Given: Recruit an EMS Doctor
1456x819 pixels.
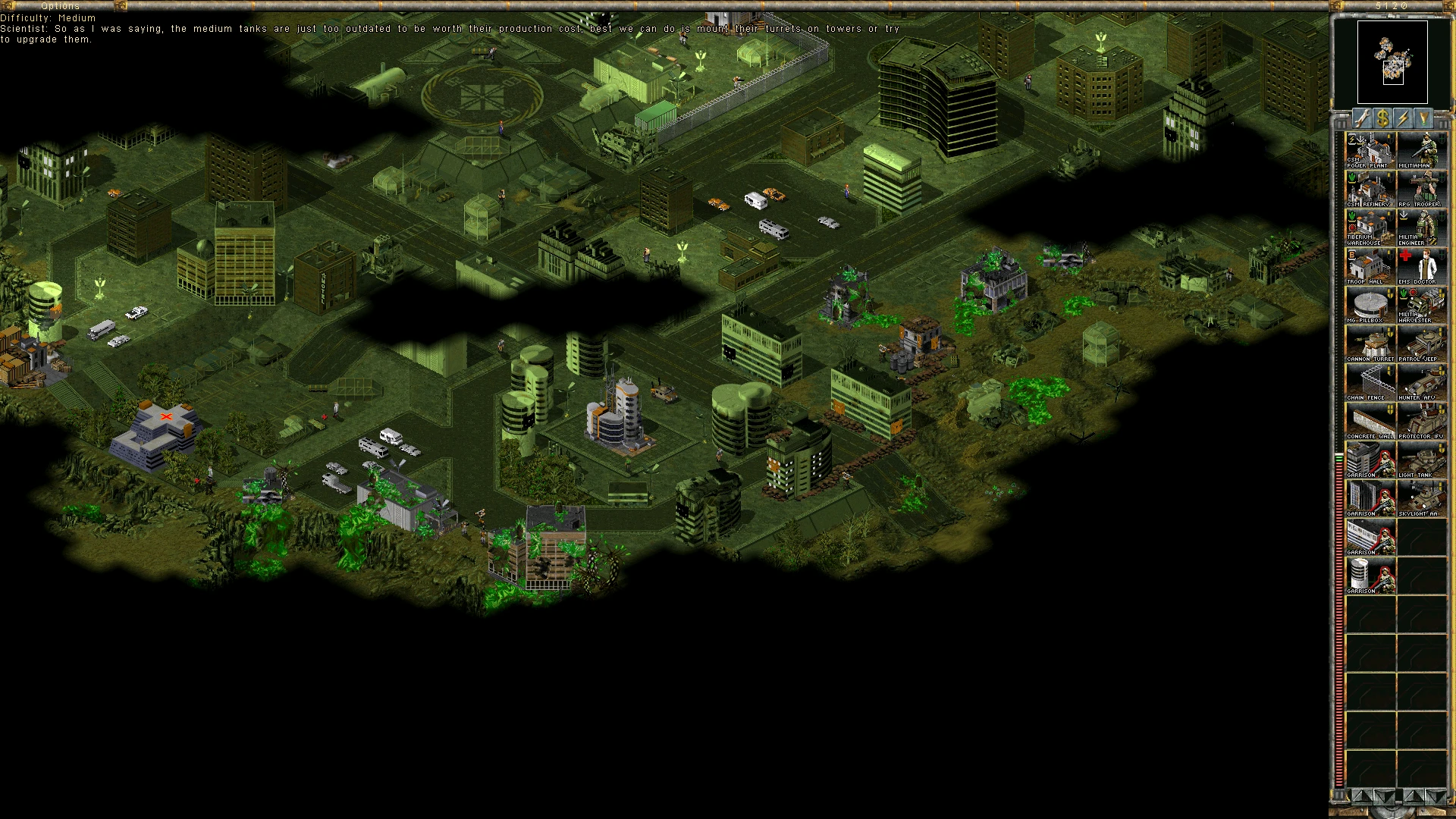Looking at the screenshot, I should [x=1422, y=266].
